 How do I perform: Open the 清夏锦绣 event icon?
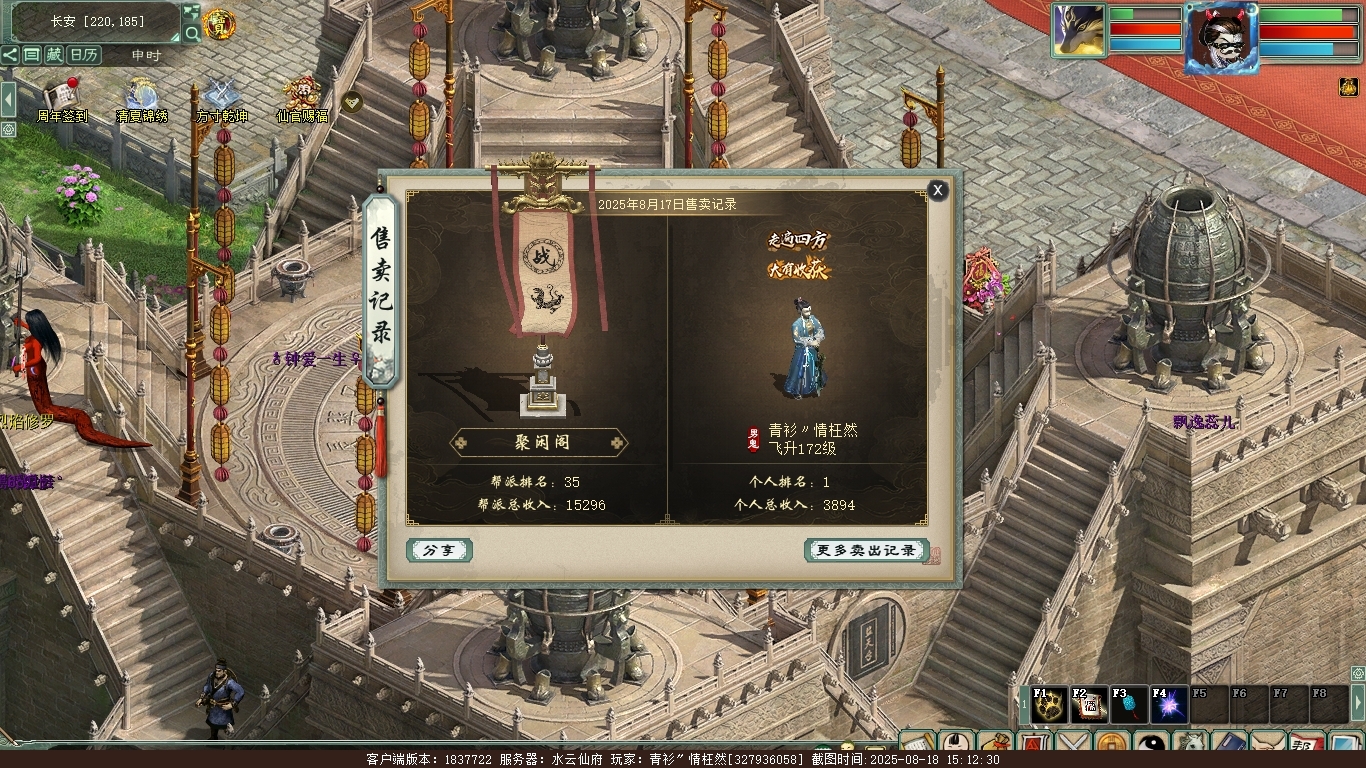(x=141, y=96)
